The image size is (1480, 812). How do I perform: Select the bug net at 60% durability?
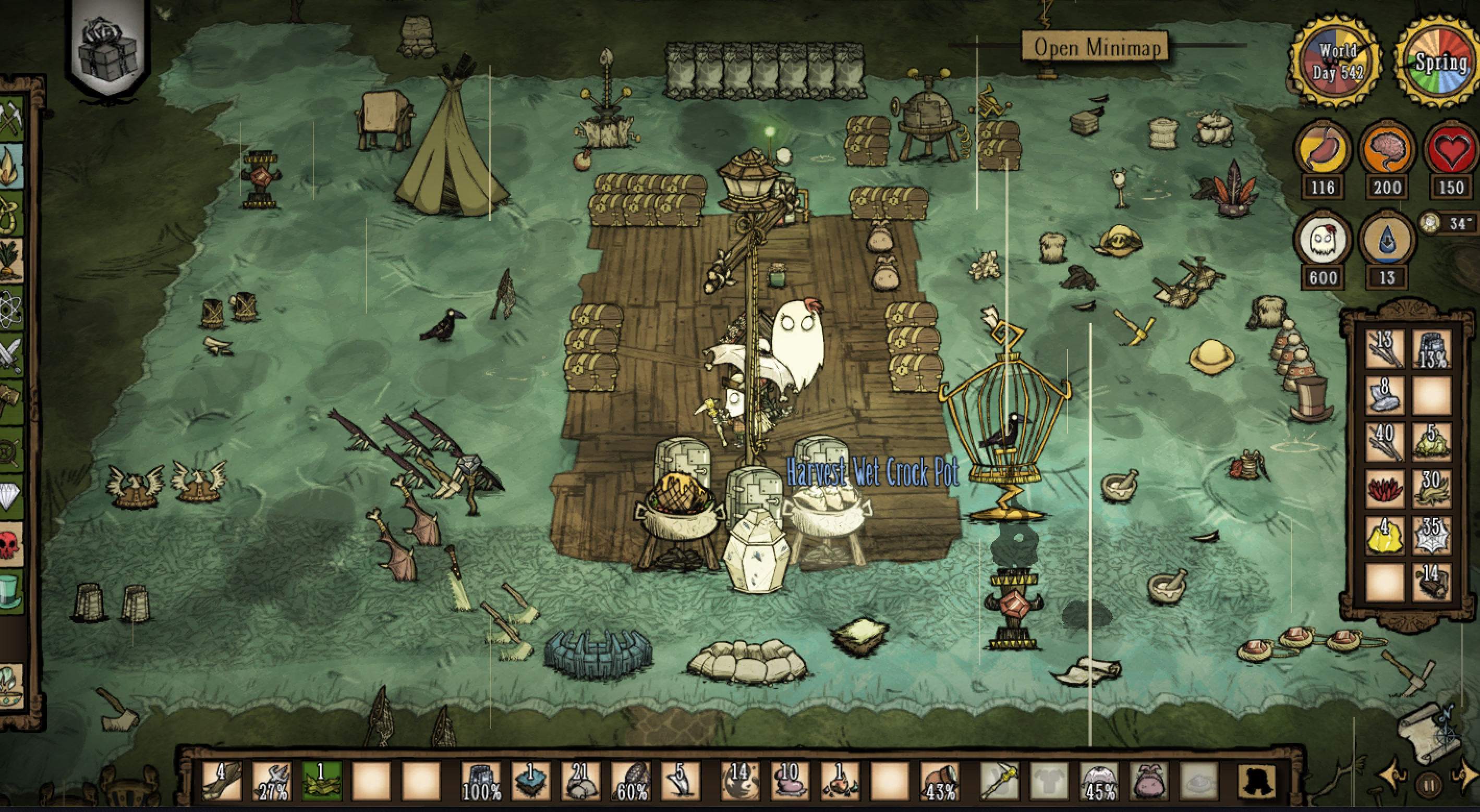631,781
